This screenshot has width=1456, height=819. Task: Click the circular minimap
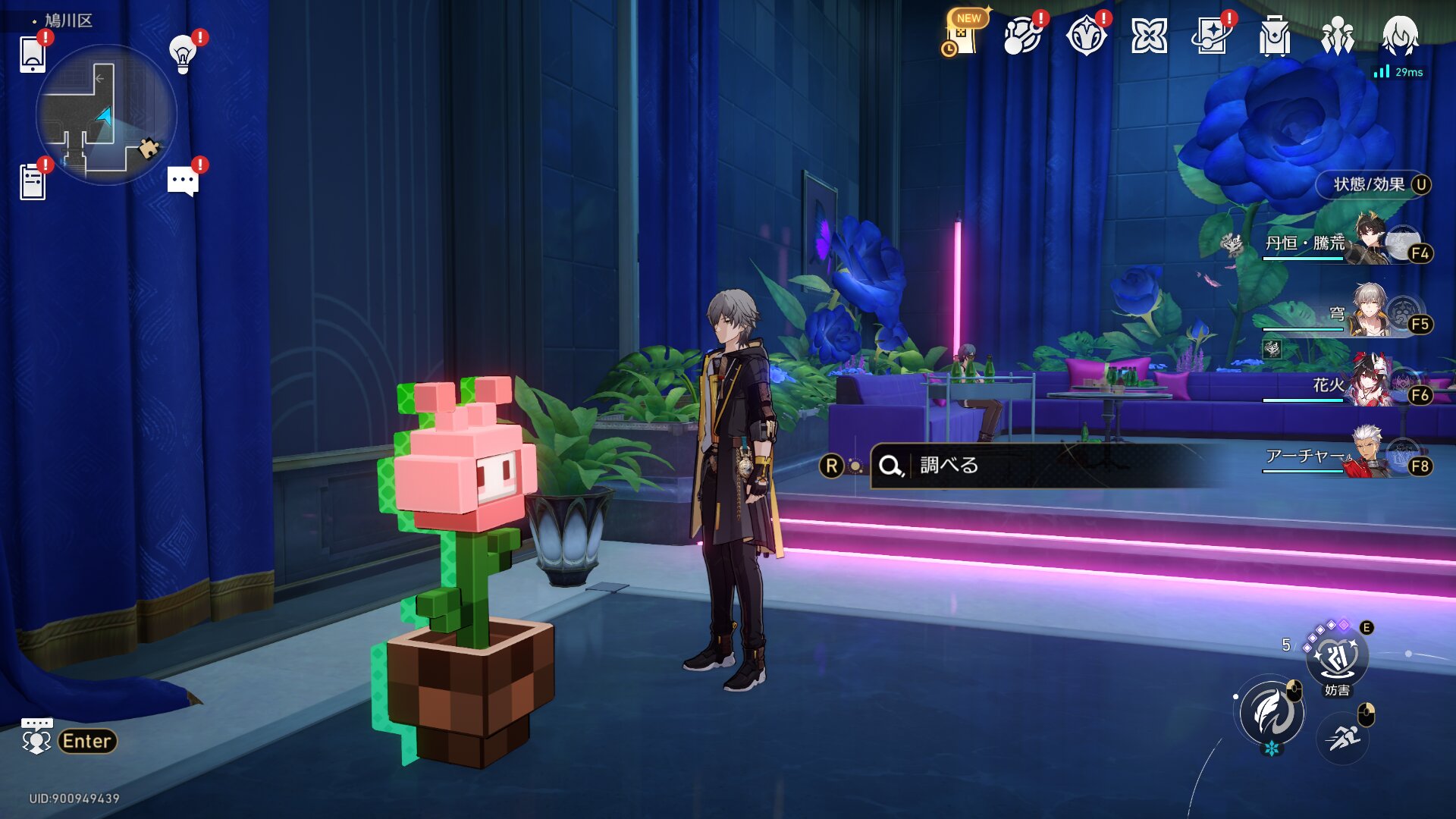tap(106, 115)
